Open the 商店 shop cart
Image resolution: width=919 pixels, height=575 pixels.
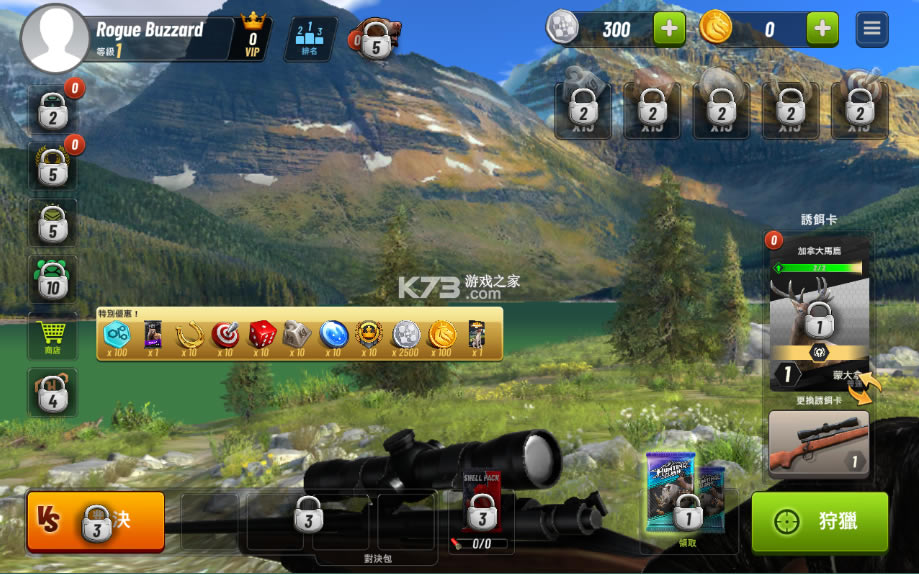click(52, 336)
